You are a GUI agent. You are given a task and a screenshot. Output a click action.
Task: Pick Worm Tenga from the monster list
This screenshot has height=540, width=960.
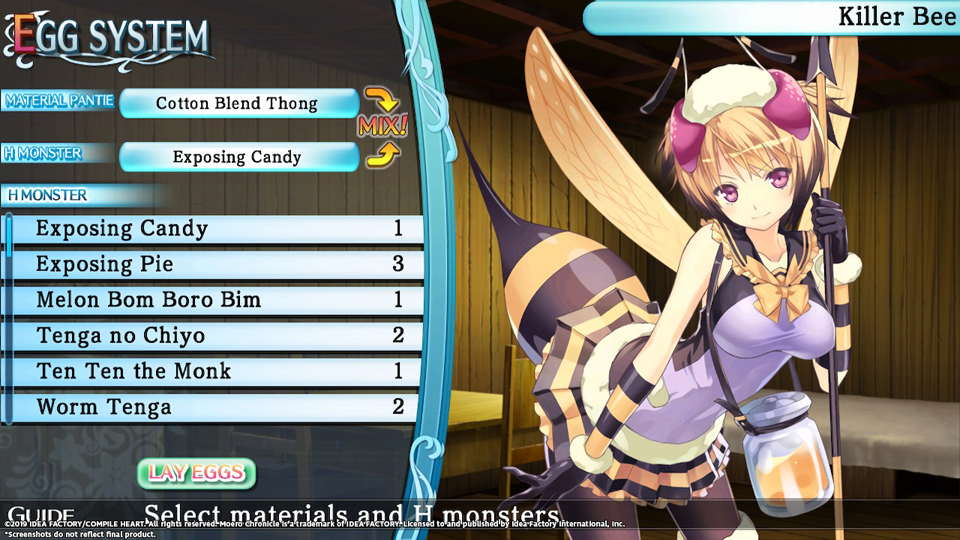tap(215, 407)
